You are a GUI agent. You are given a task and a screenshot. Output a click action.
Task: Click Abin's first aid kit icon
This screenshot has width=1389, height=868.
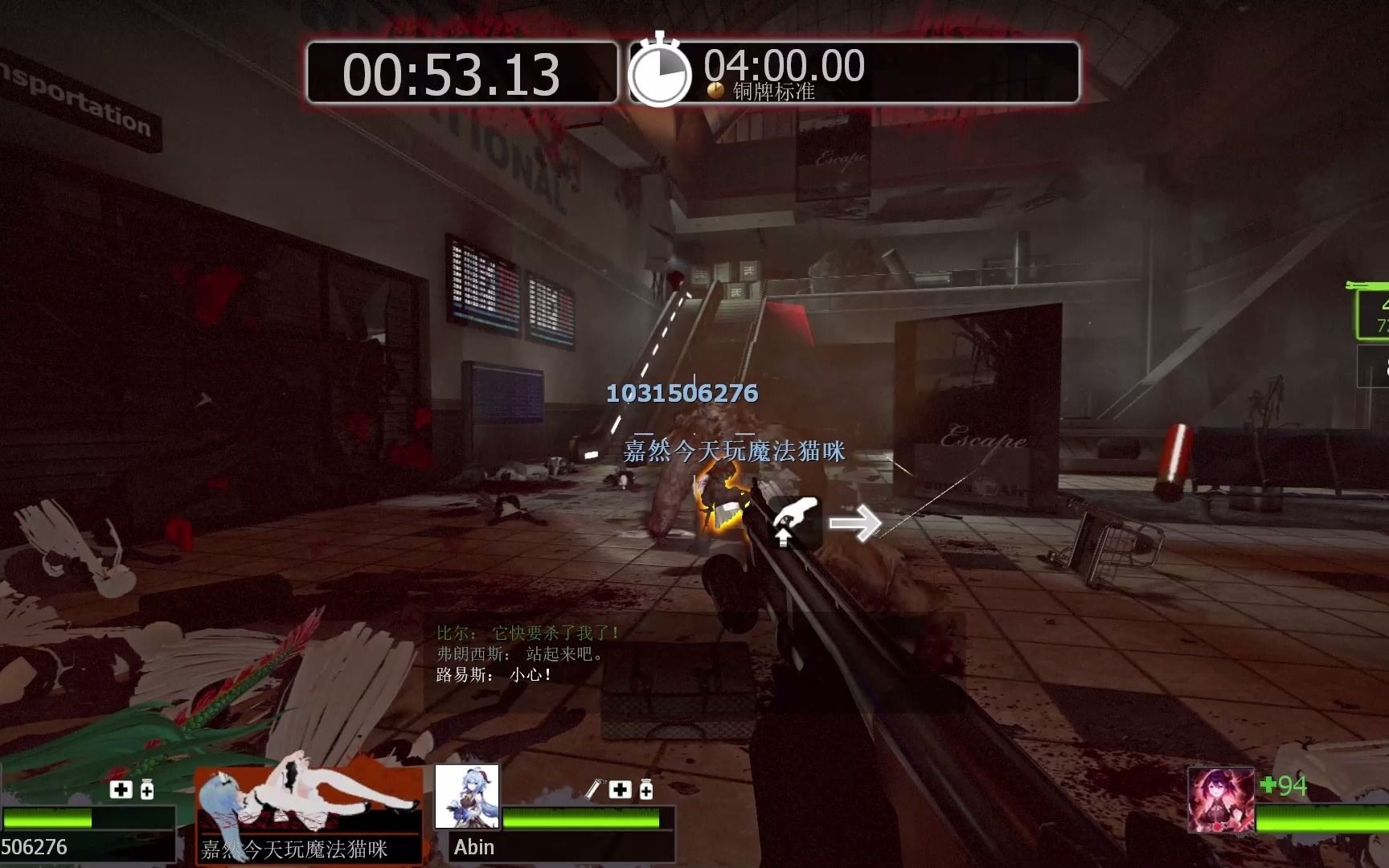620,789
